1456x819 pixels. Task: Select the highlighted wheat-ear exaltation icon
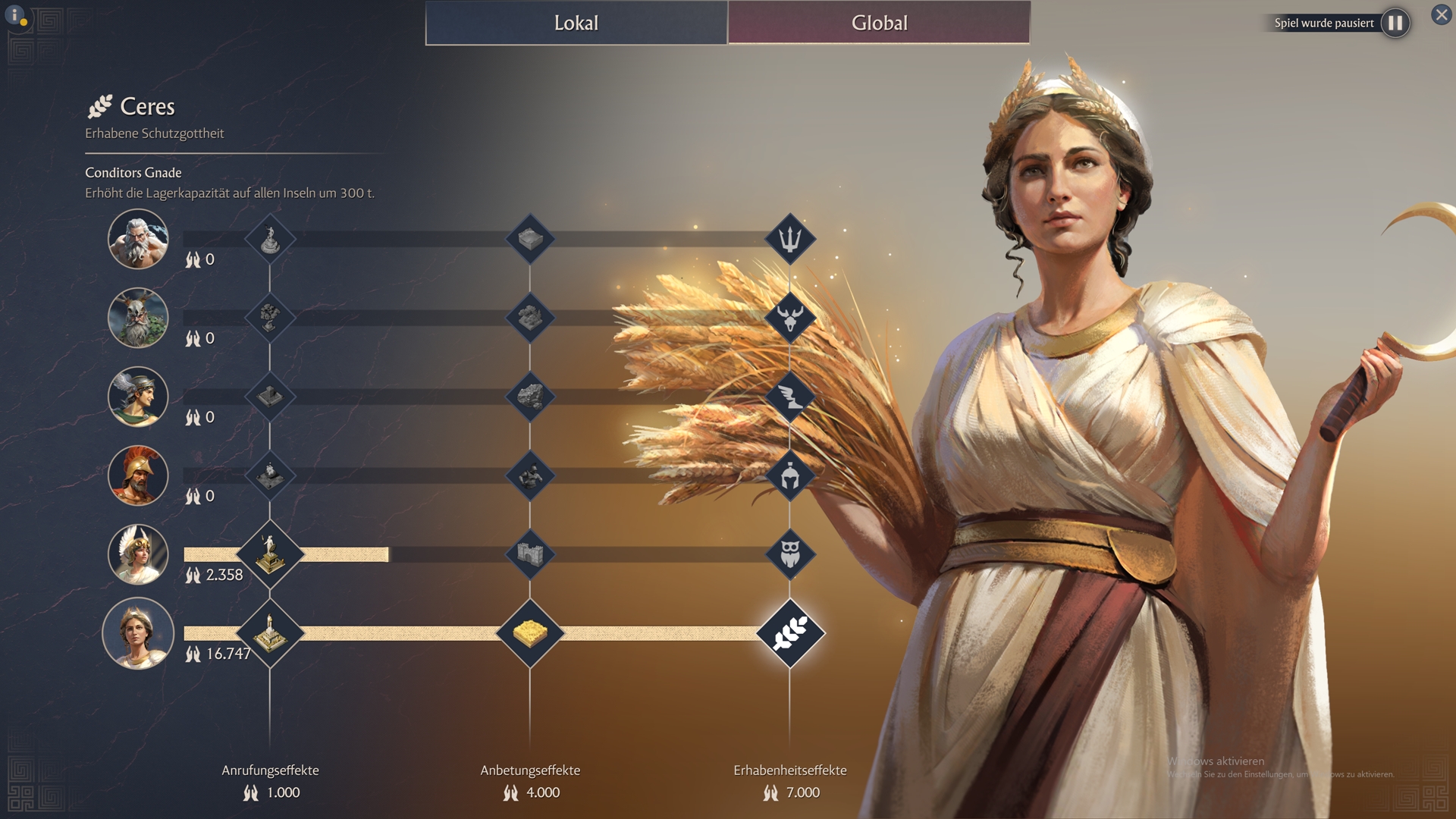(x=790, y=633)
